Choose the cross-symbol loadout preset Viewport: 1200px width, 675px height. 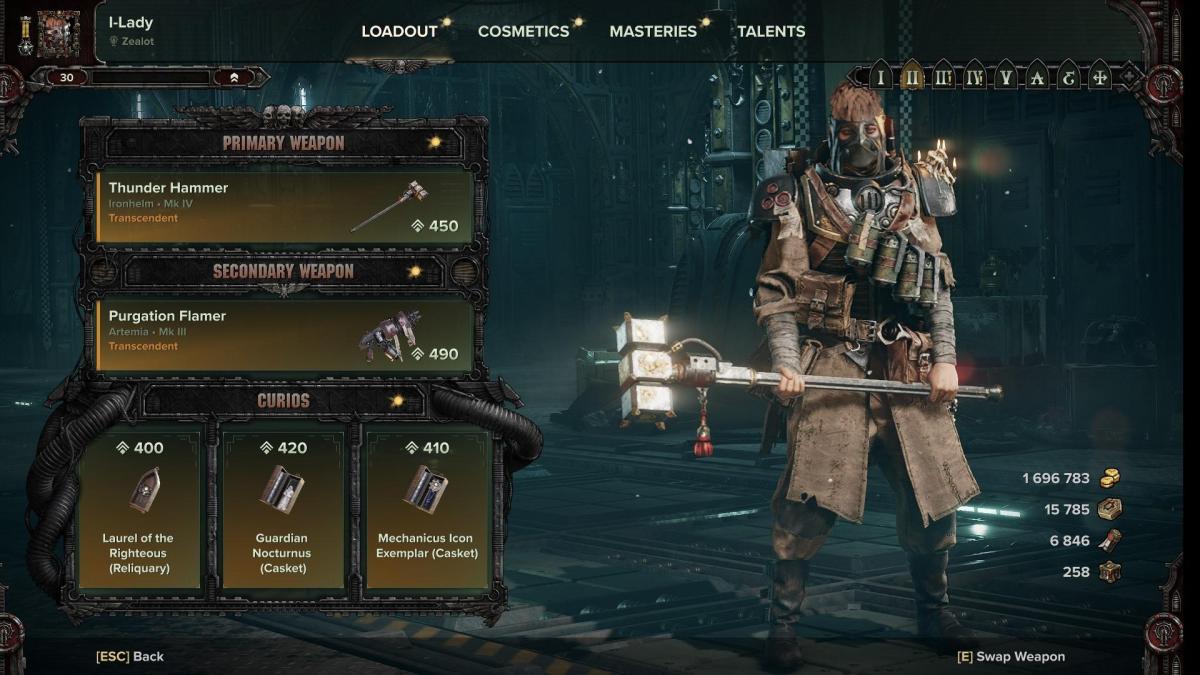pyautogui.click(x=1099, y=77)
